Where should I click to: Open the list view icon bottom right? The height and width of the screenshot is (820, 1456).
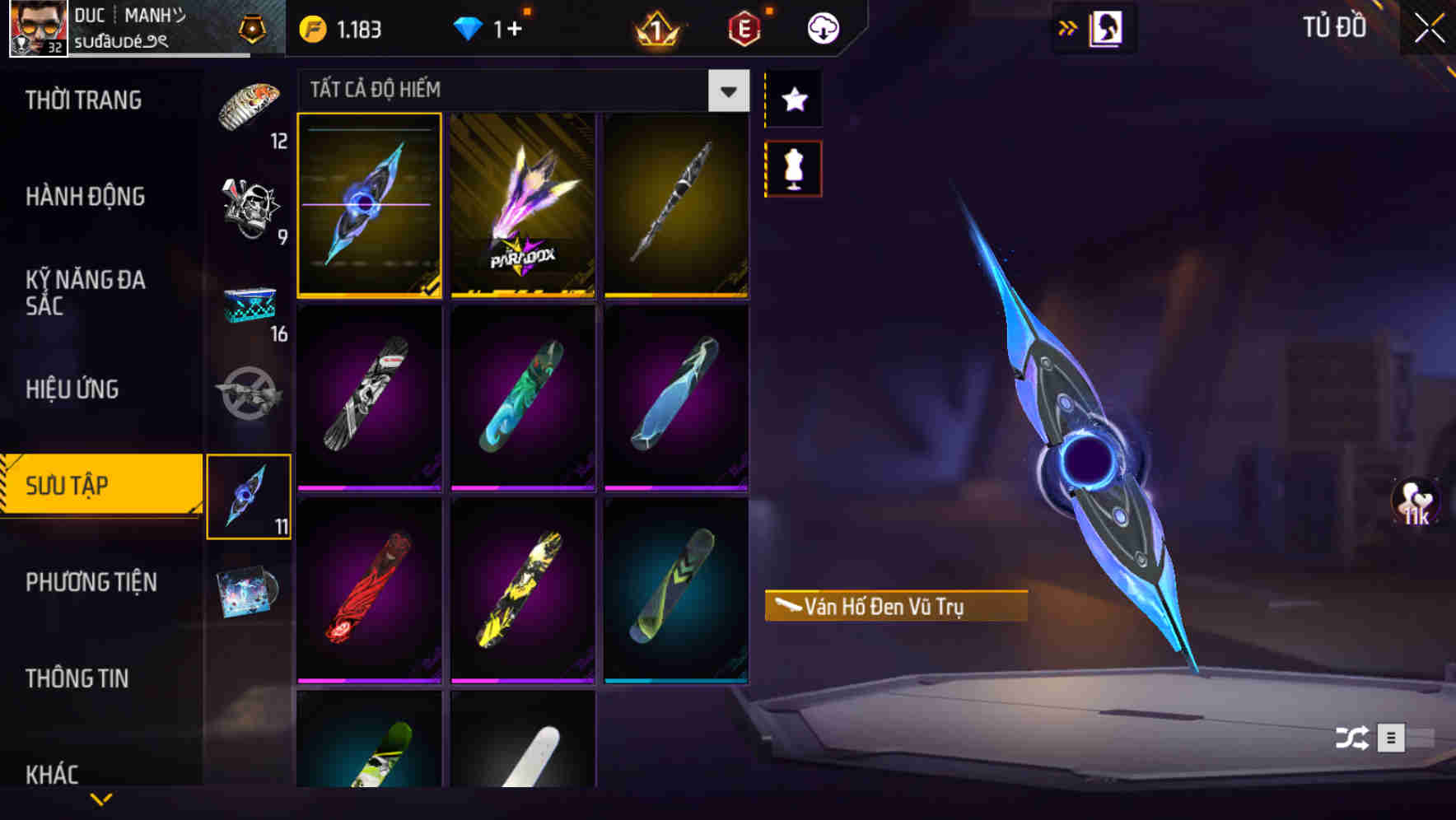pos(1393,739)
